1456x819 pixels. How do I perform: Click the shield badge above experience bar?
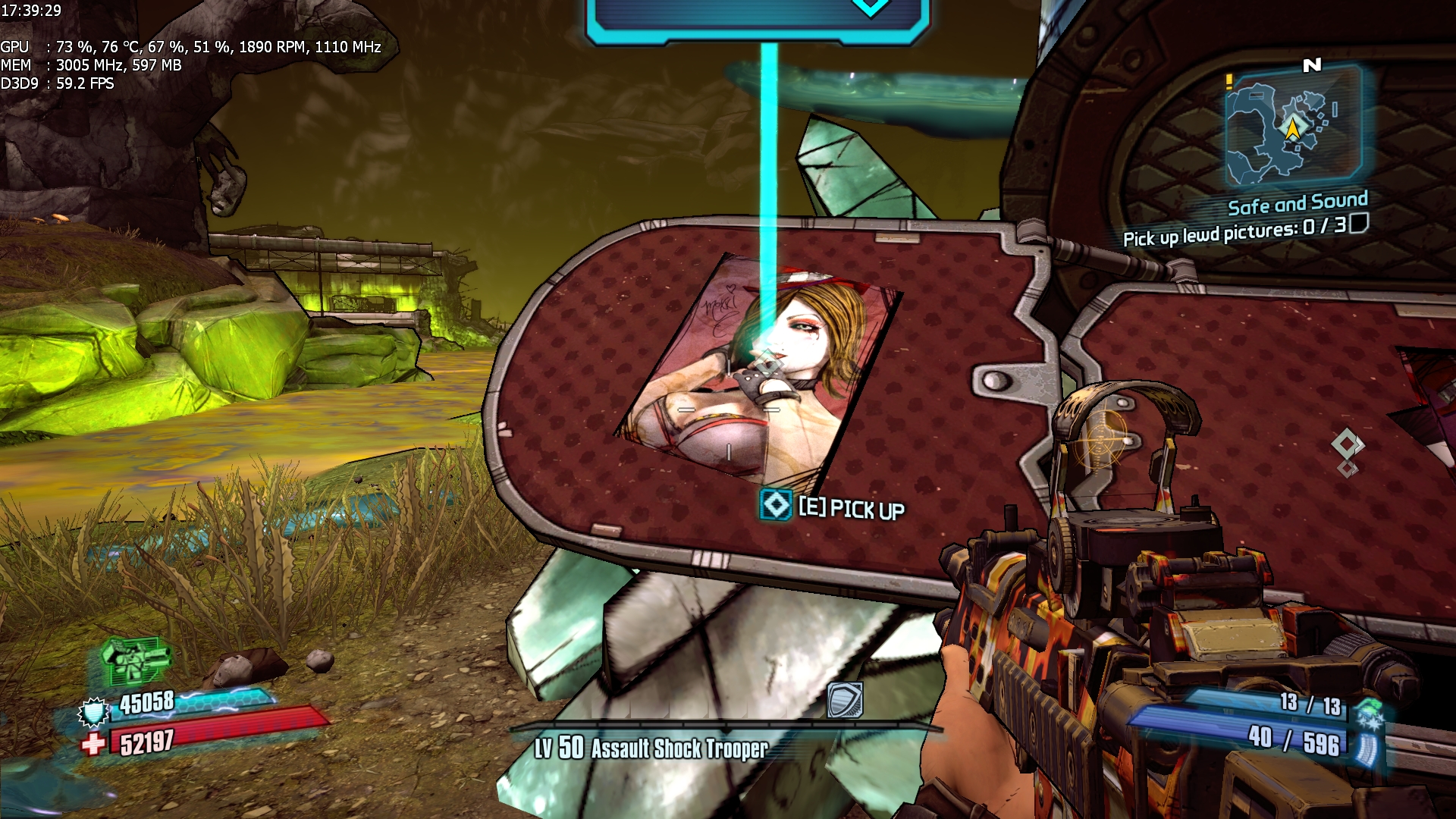pos(845,699)
